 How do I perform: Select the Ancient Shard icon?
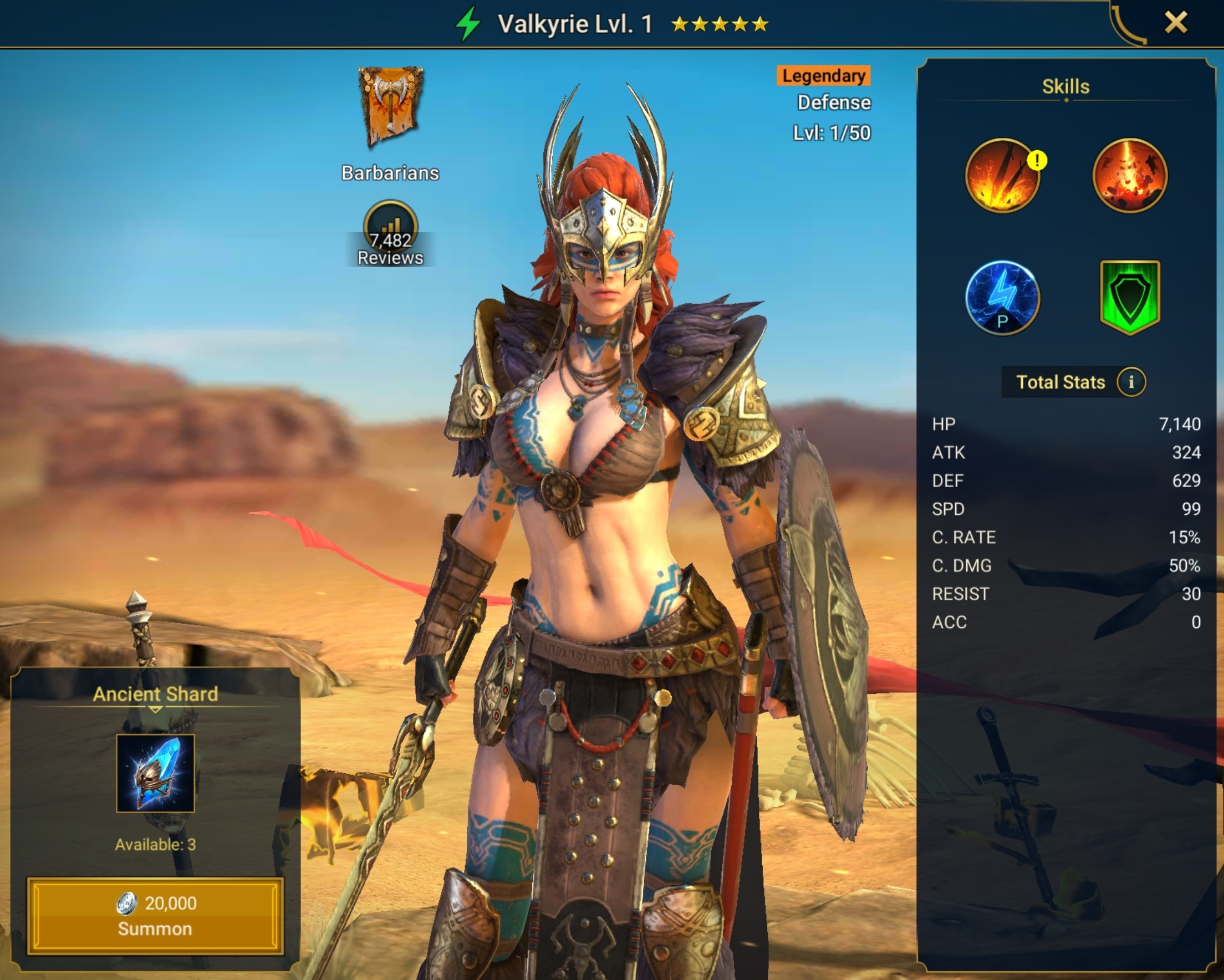(x=155, y=773)
